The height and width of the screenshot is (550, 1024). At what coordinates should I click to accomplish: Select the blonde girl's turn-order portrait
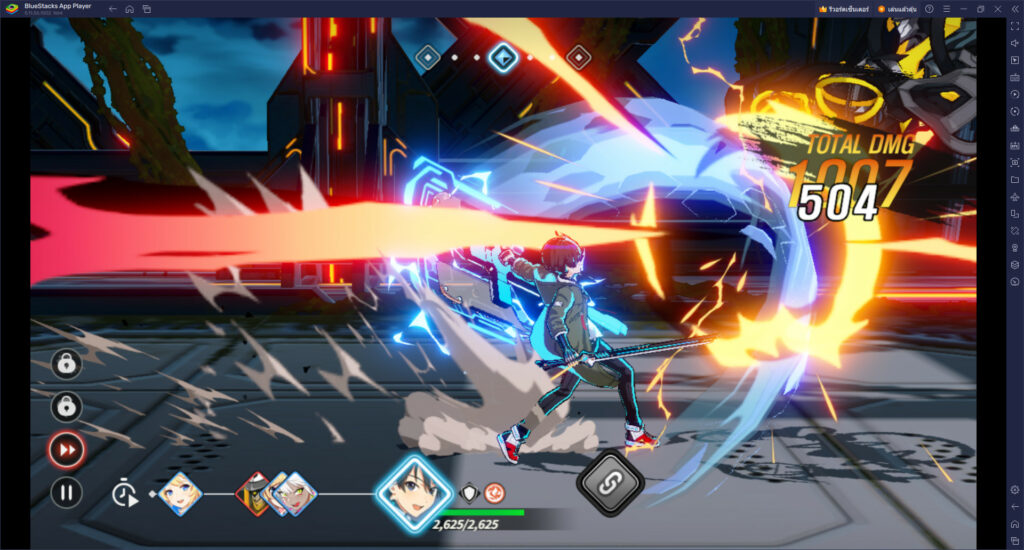coord(181,492)
